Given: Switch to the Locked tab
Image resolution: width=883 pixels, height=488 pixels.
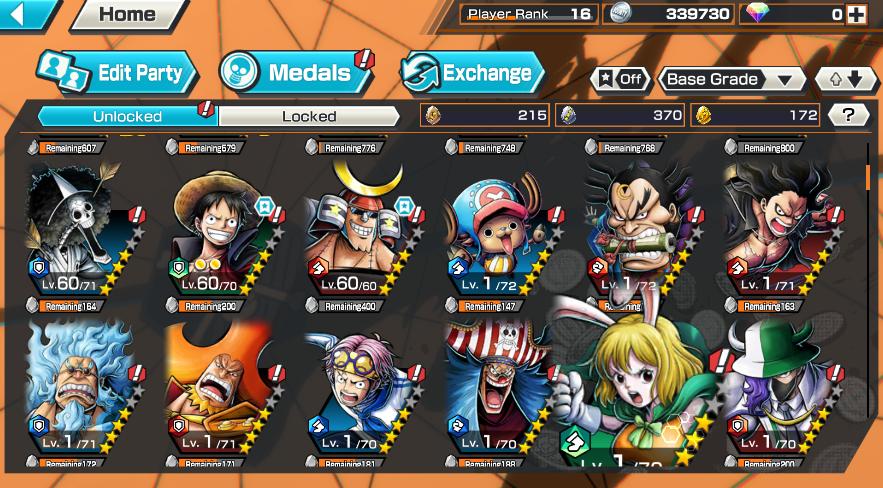Looking at the screenshot, I should 309,116.
